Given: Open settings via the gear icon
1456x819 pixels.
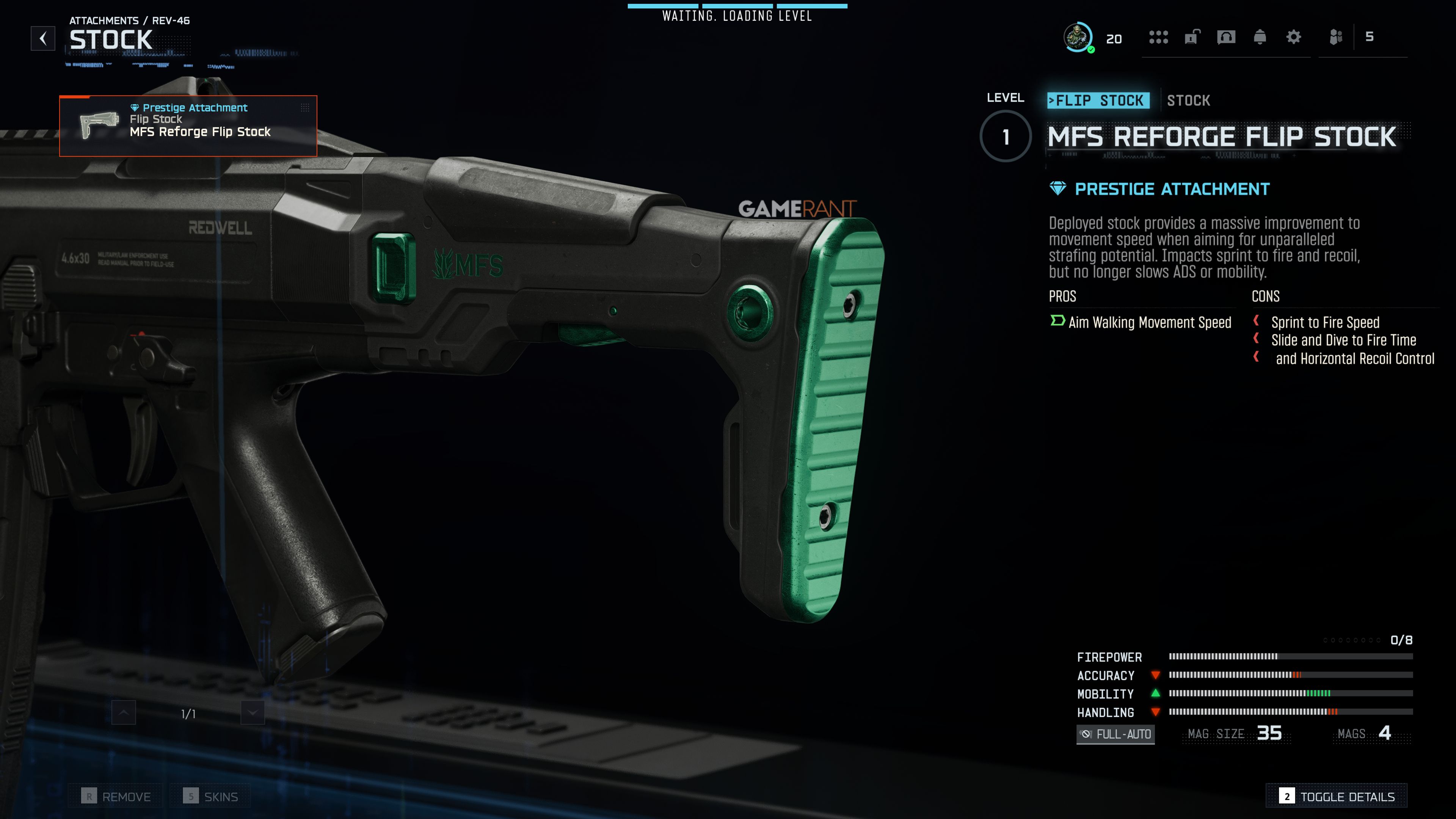Looking at the screenshot, I should click(x=1294, y=37).
